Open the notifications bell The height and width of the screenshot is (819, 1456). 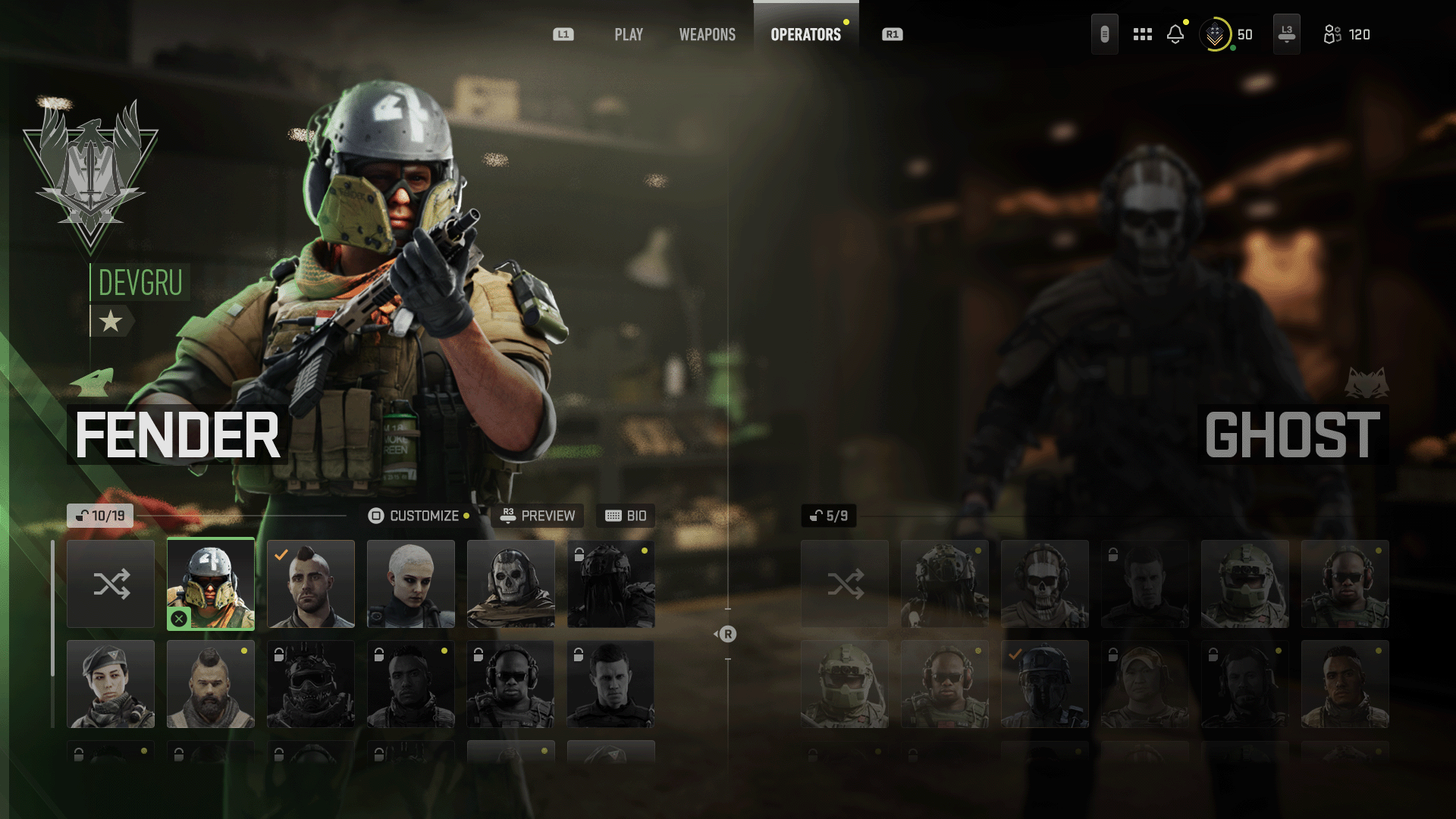(1175, 35)
